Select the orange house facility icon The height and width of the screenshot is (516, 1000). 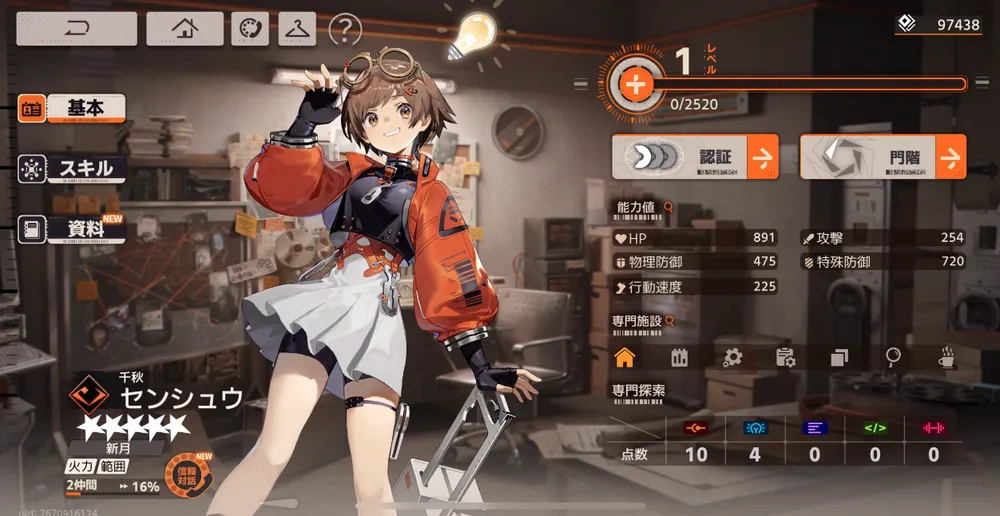coord(625,357)
